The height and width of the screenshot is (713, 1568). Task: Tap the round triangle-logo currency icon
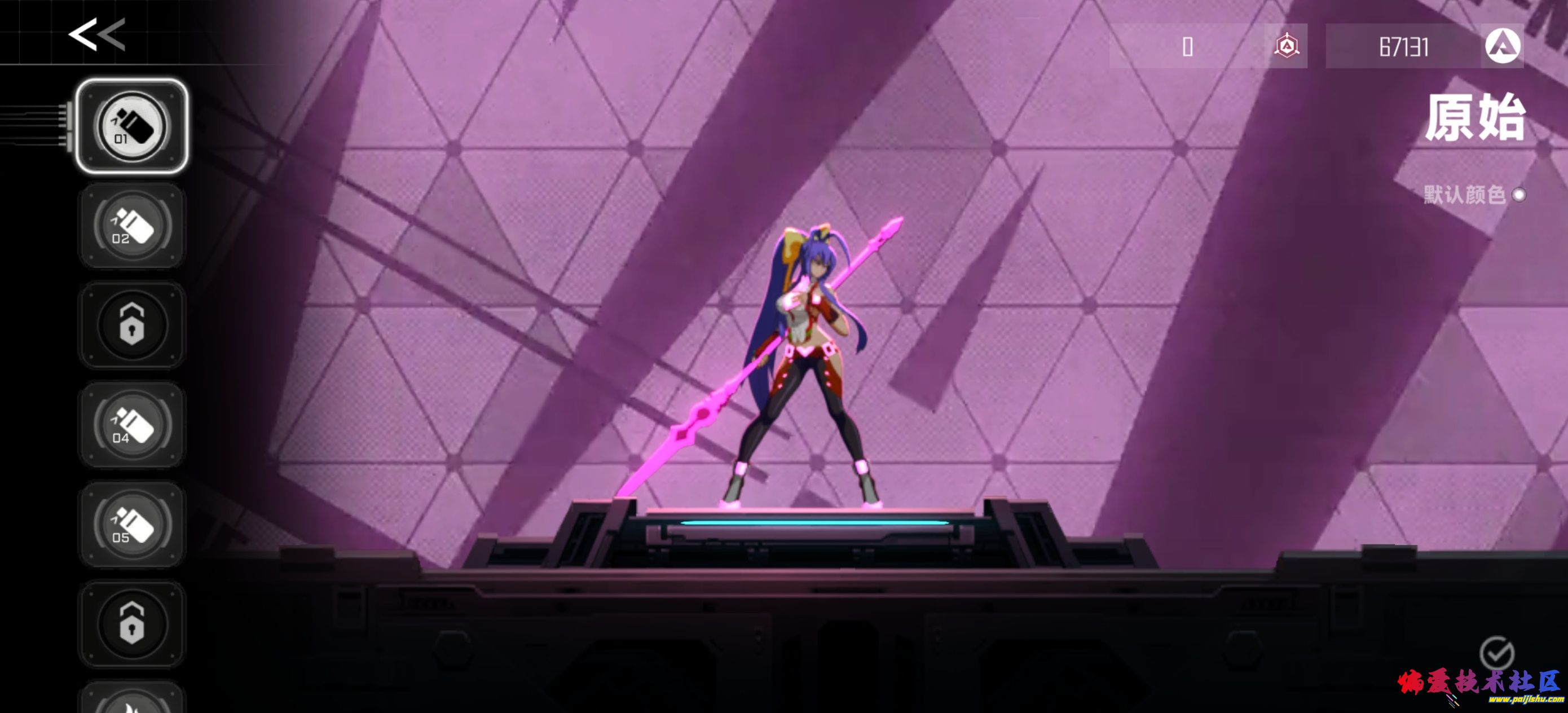pos(1502,46)
